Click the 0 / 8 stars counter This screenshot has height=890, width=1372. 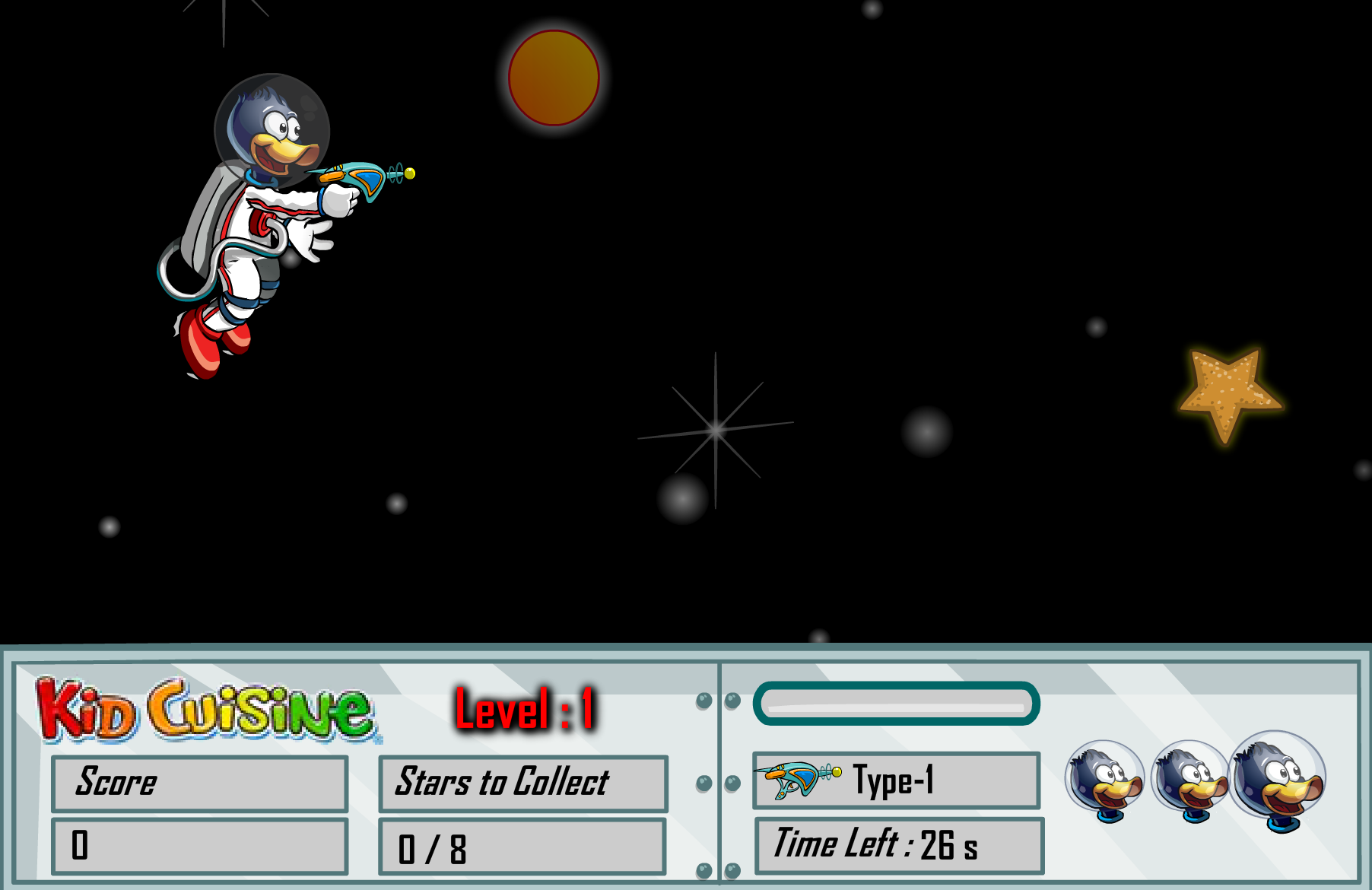click(522, 844)
